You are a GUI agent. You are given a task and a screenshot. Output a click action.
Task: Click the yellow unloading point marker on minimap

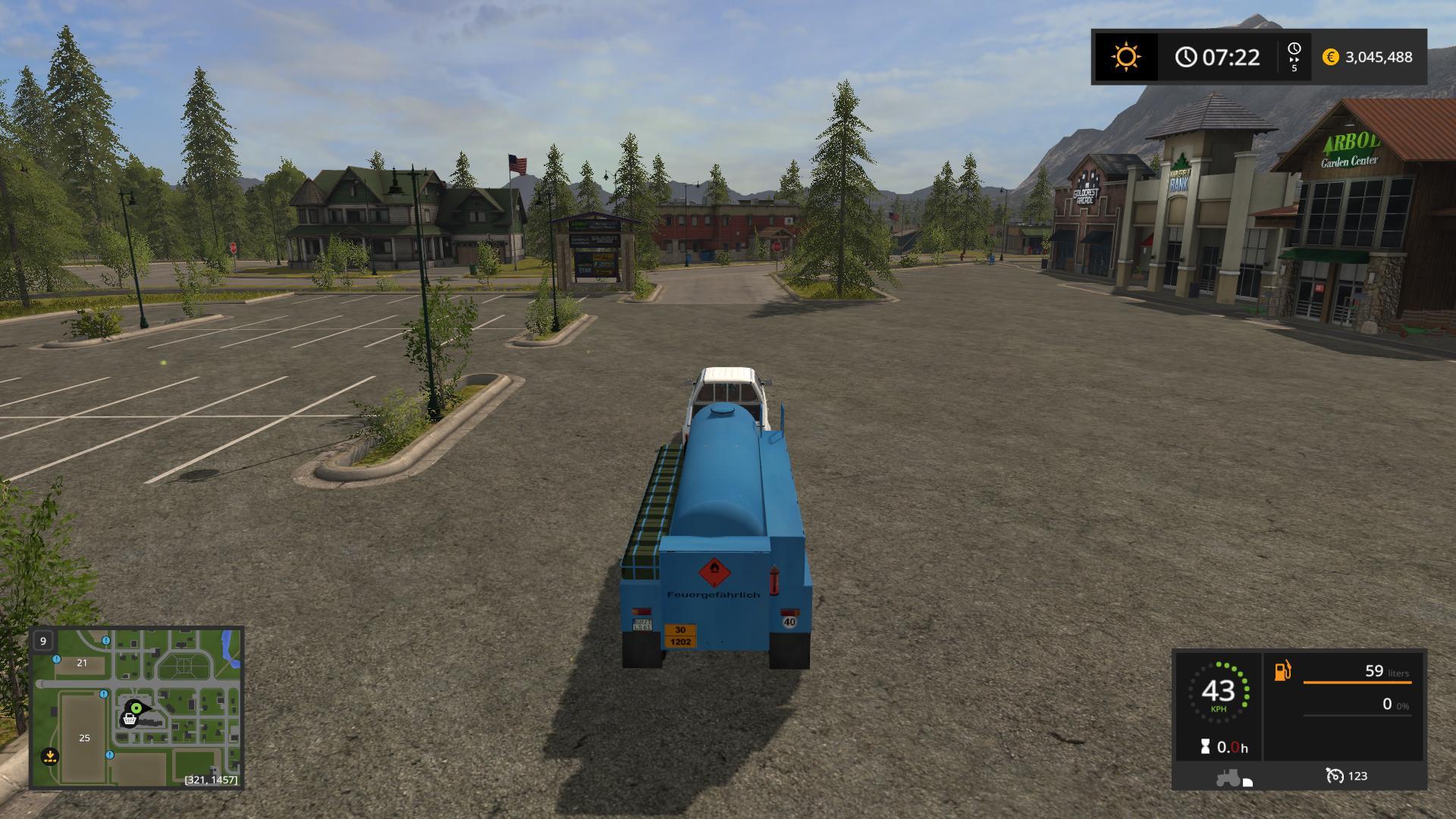(x=50, y=756)
